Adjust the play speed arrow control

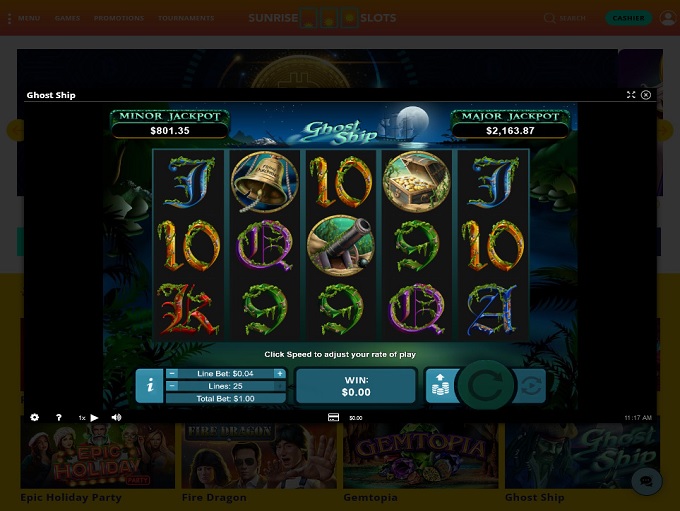[94, 417]
